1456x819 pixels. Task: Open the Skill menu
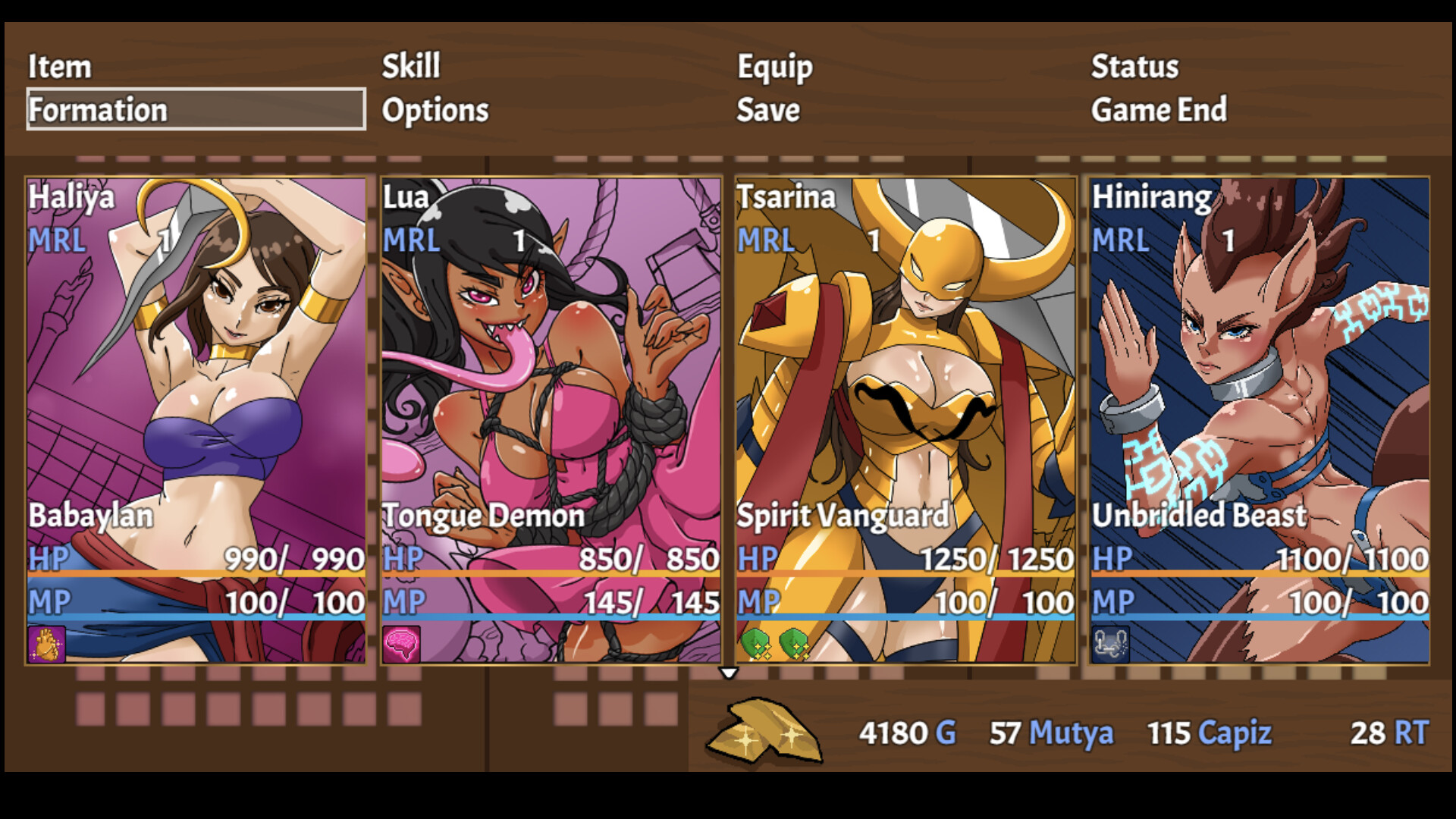(x=410, y=67)
